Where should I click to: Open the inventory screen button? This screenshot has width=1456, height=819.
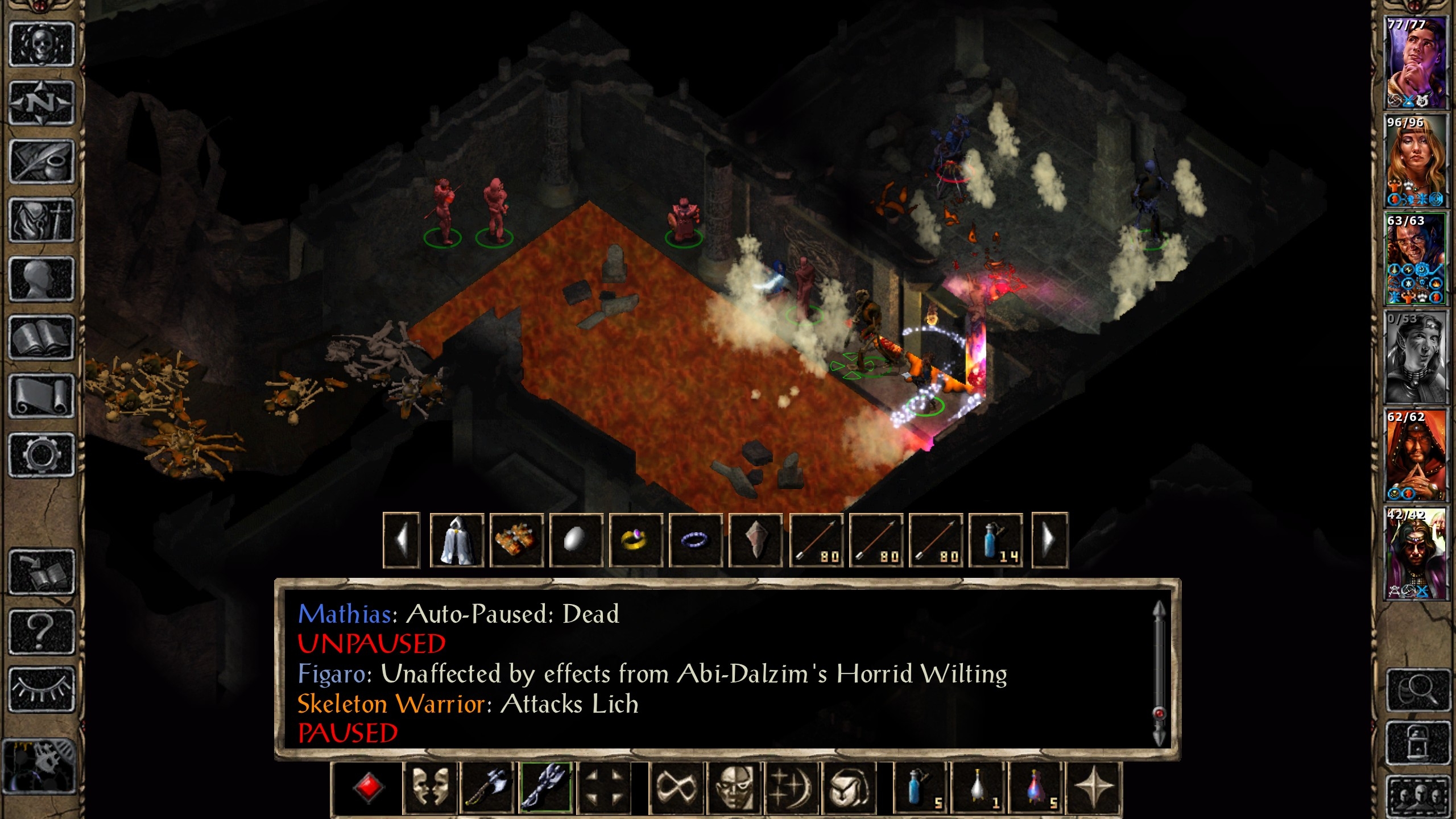coord(42,220)
